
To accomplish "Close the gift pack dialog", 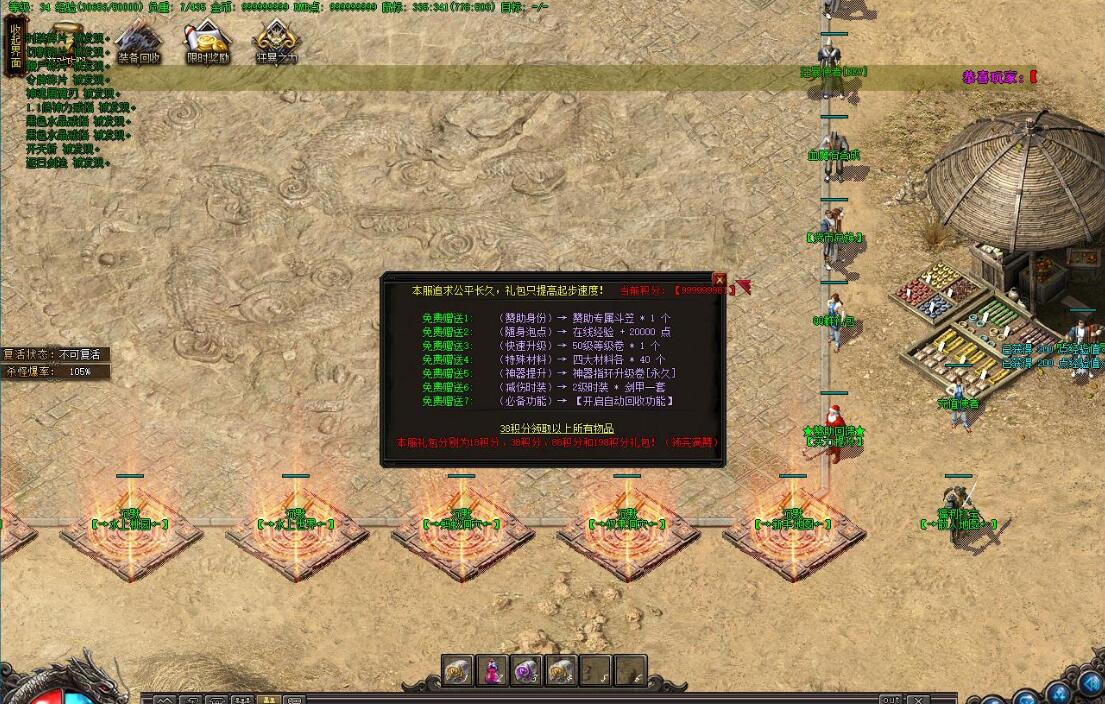I will (x=719, y=279).
